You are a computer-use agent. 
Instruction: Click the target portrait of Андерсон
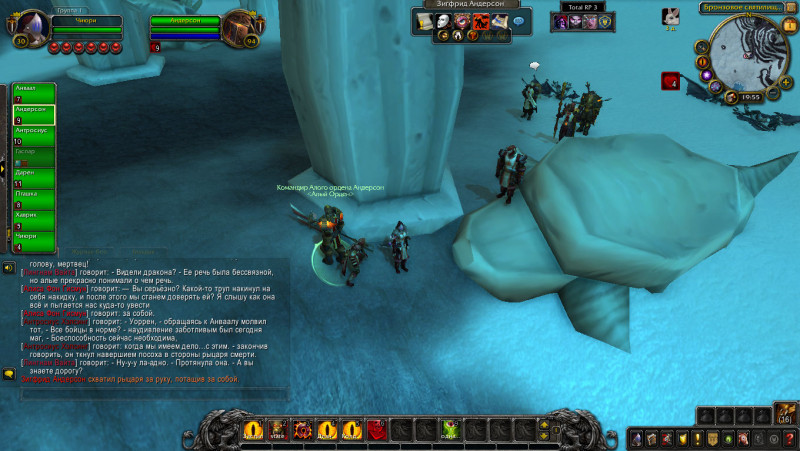239,26
